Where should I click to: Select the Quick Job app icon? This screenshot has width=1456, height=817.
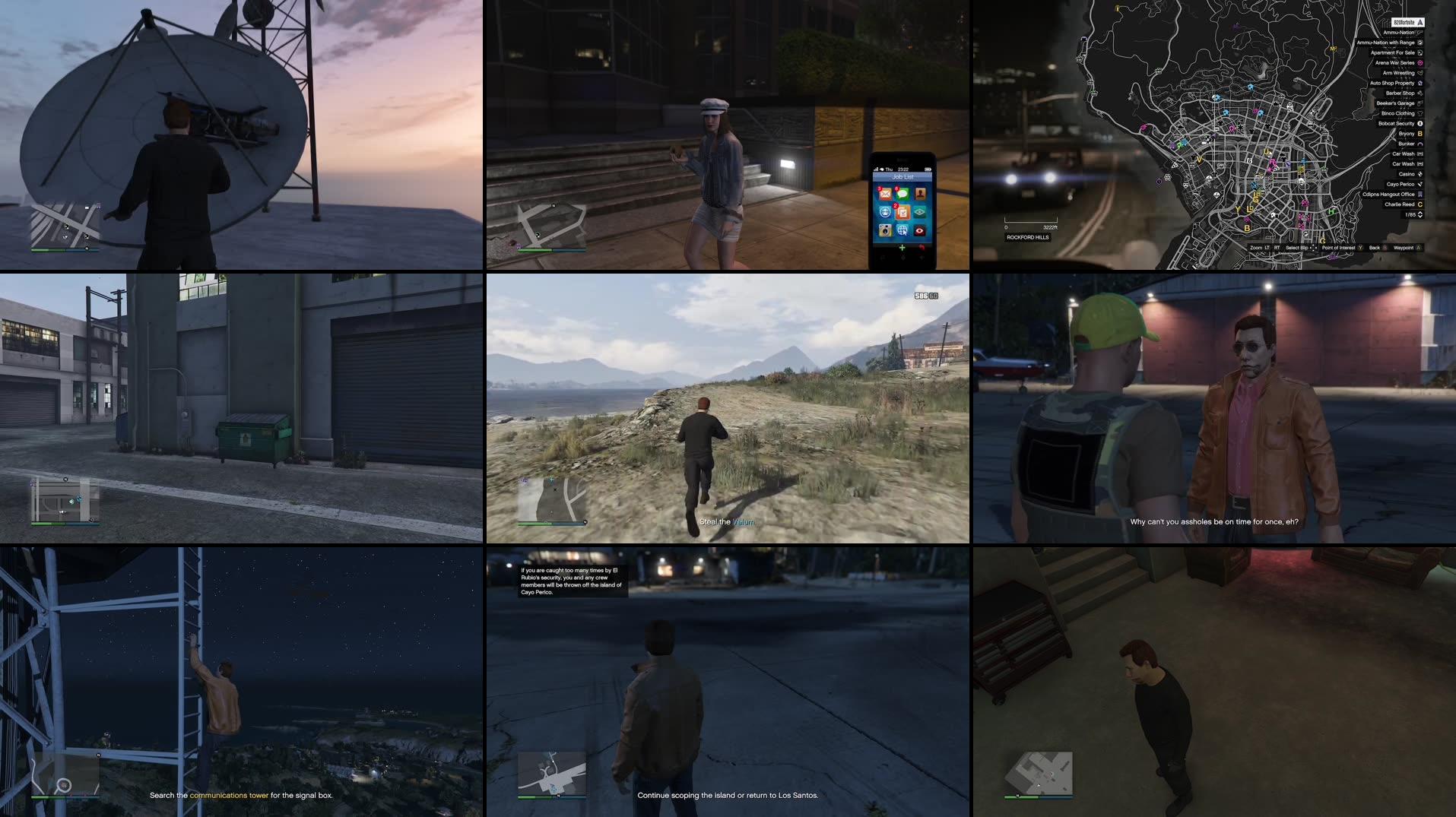point(885,213)
